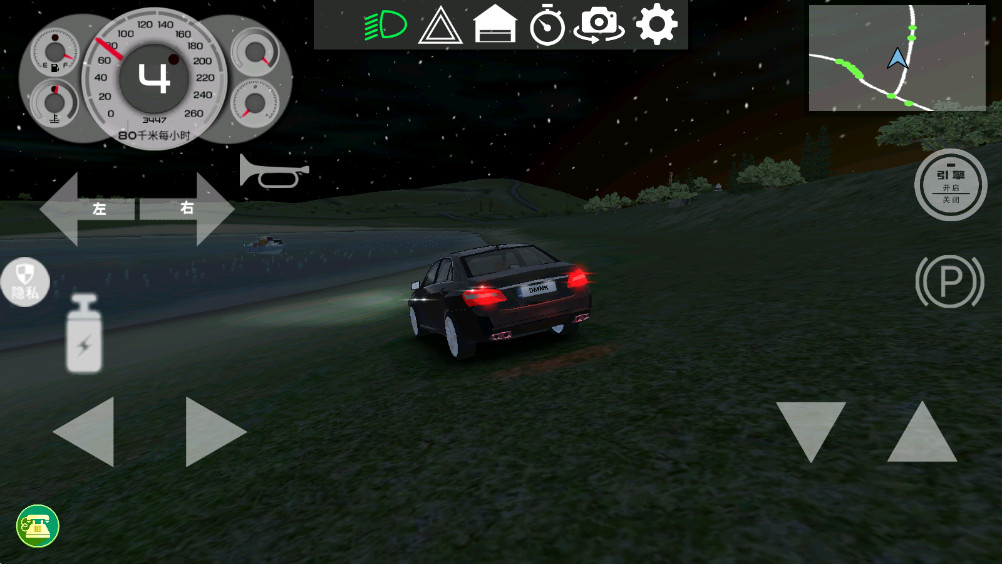Activate the left turn signal arrow
The height and width of the screenshot is (564, 1002).
[x=86, y=209]
